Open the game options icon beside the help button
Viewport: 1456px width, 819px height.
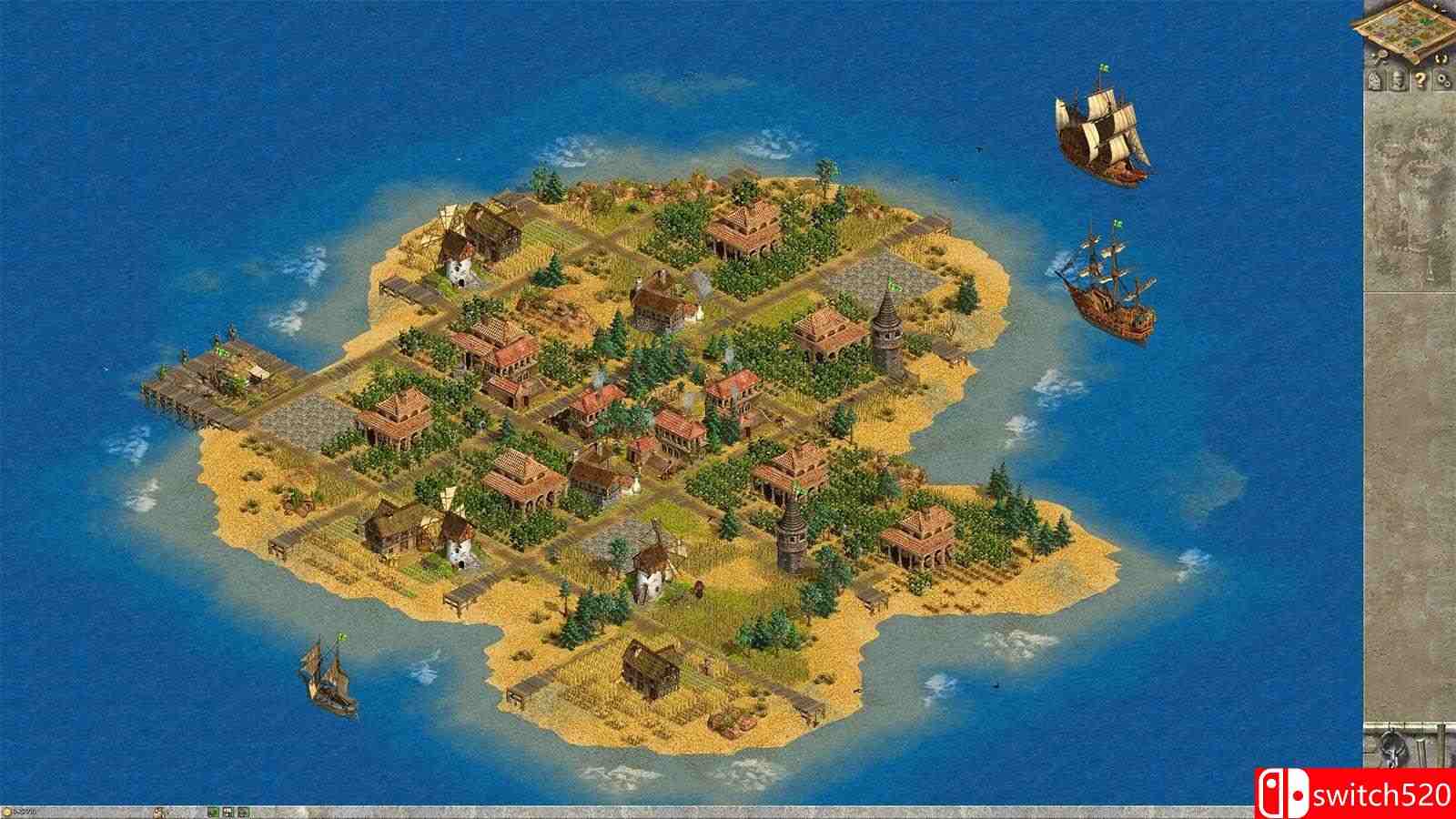(x=1442, y=79)
